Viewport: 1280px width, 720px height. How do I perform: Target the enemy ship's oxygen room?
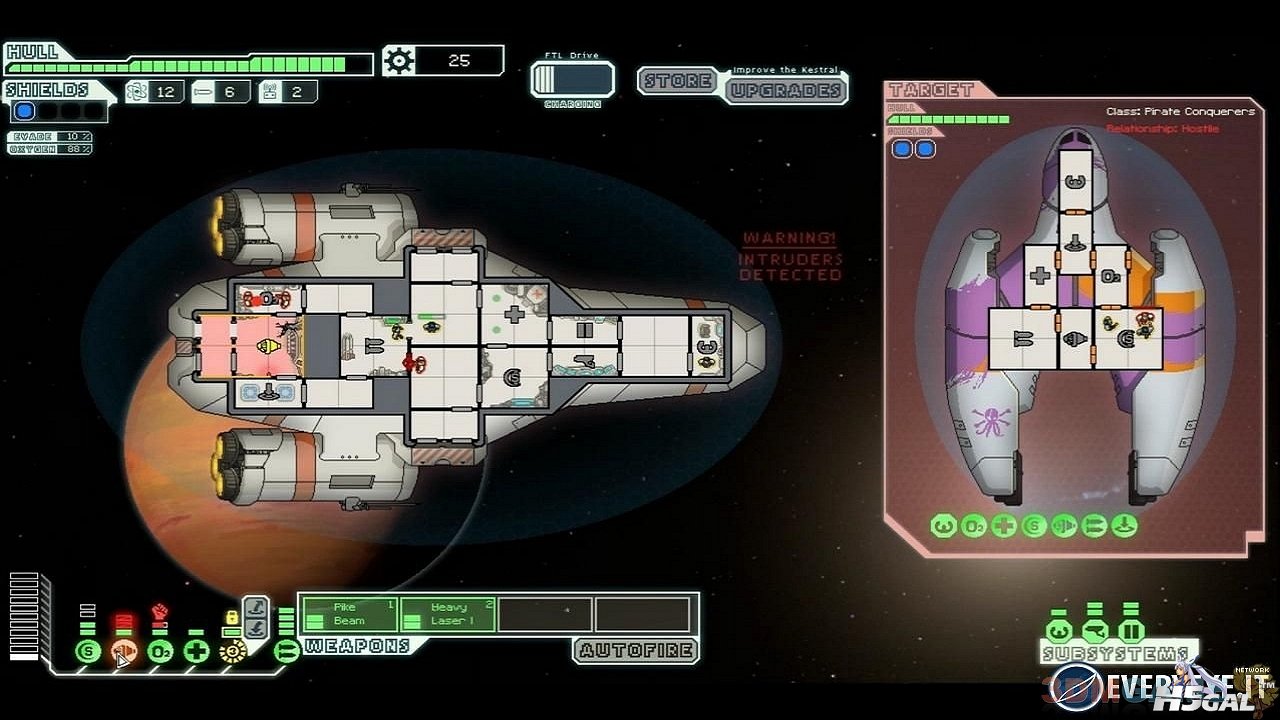1110,275
